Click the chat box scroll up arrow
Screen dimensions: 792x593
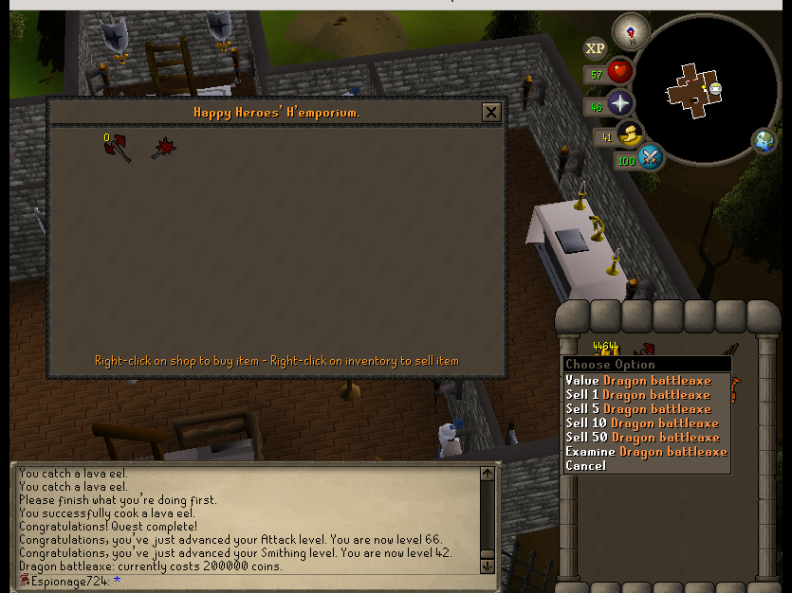487,474
